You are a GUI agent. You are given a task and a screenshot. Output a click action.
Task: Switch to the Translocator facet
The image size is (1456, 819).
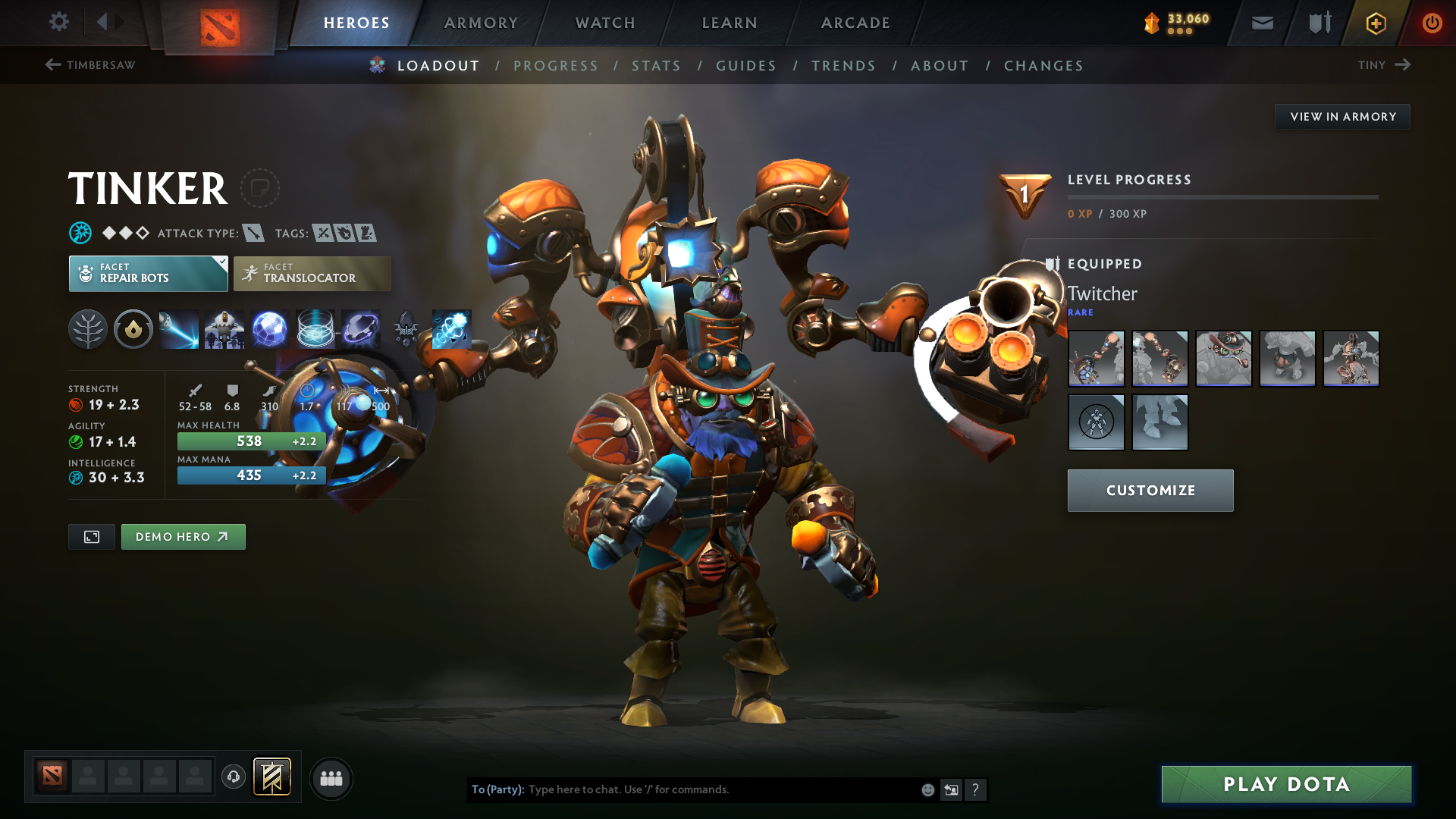pyautogui.click(x=312, y=273)
